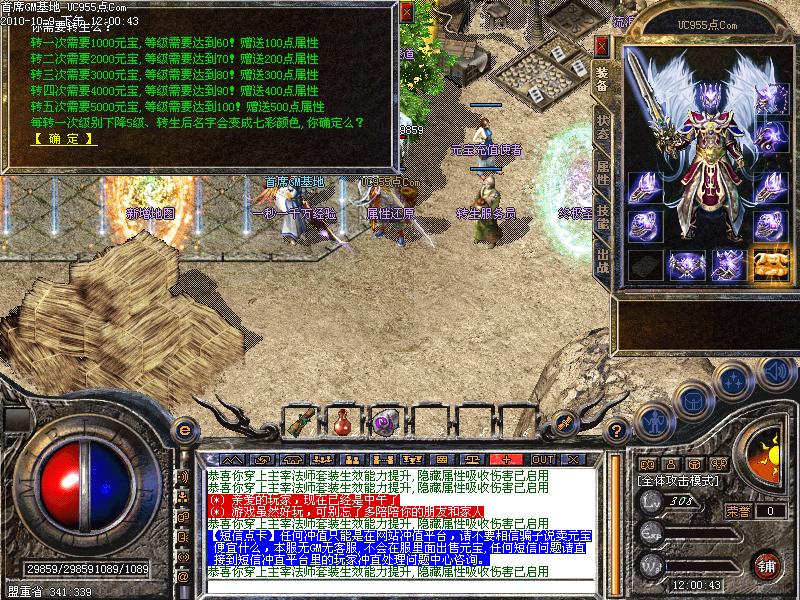This screenshot has width=800, height=600.
Task: Open the shop via the red 铺 button
Action: click(767, 563)
